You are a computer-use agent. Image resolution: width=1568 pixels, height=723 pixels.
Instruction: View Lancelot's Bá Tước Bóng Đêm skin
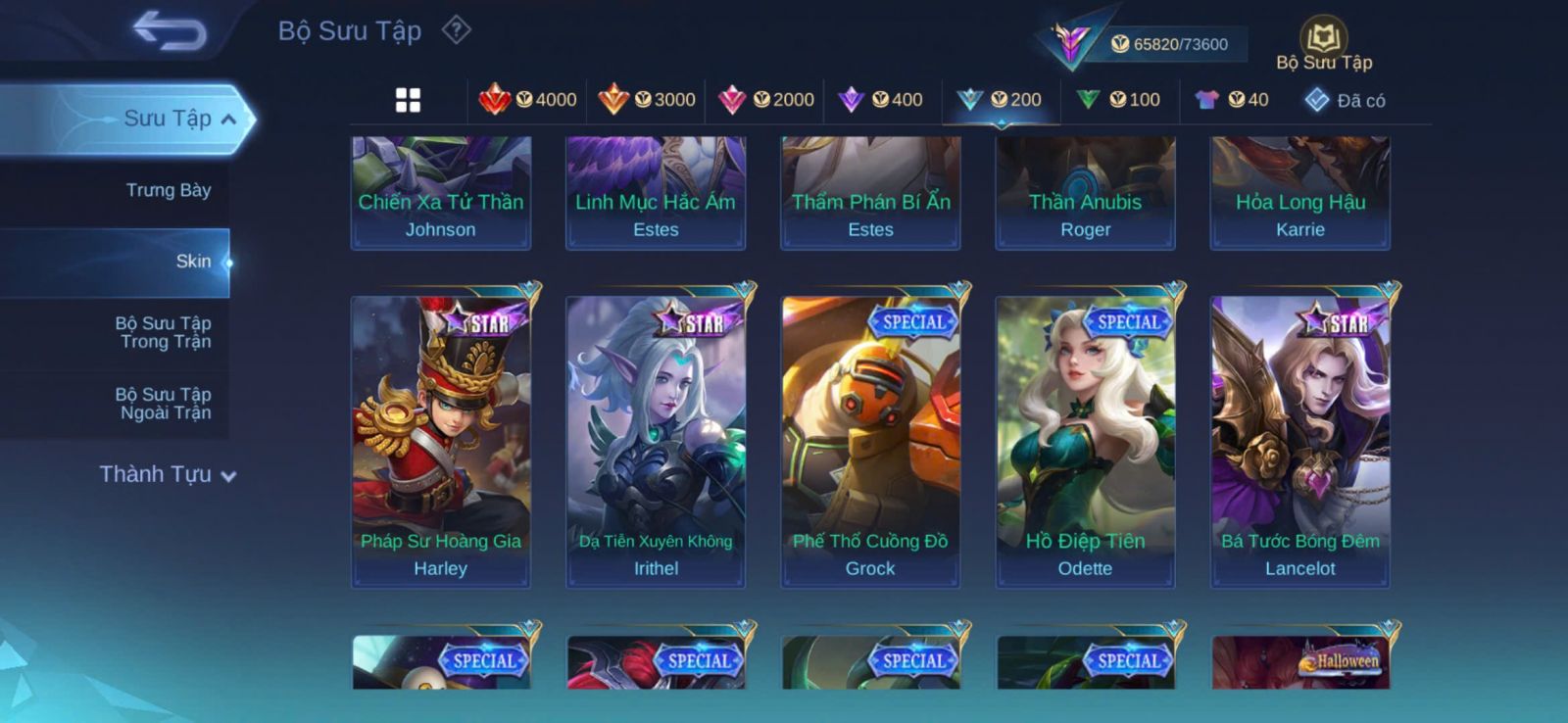click(x=1299, y=441)
